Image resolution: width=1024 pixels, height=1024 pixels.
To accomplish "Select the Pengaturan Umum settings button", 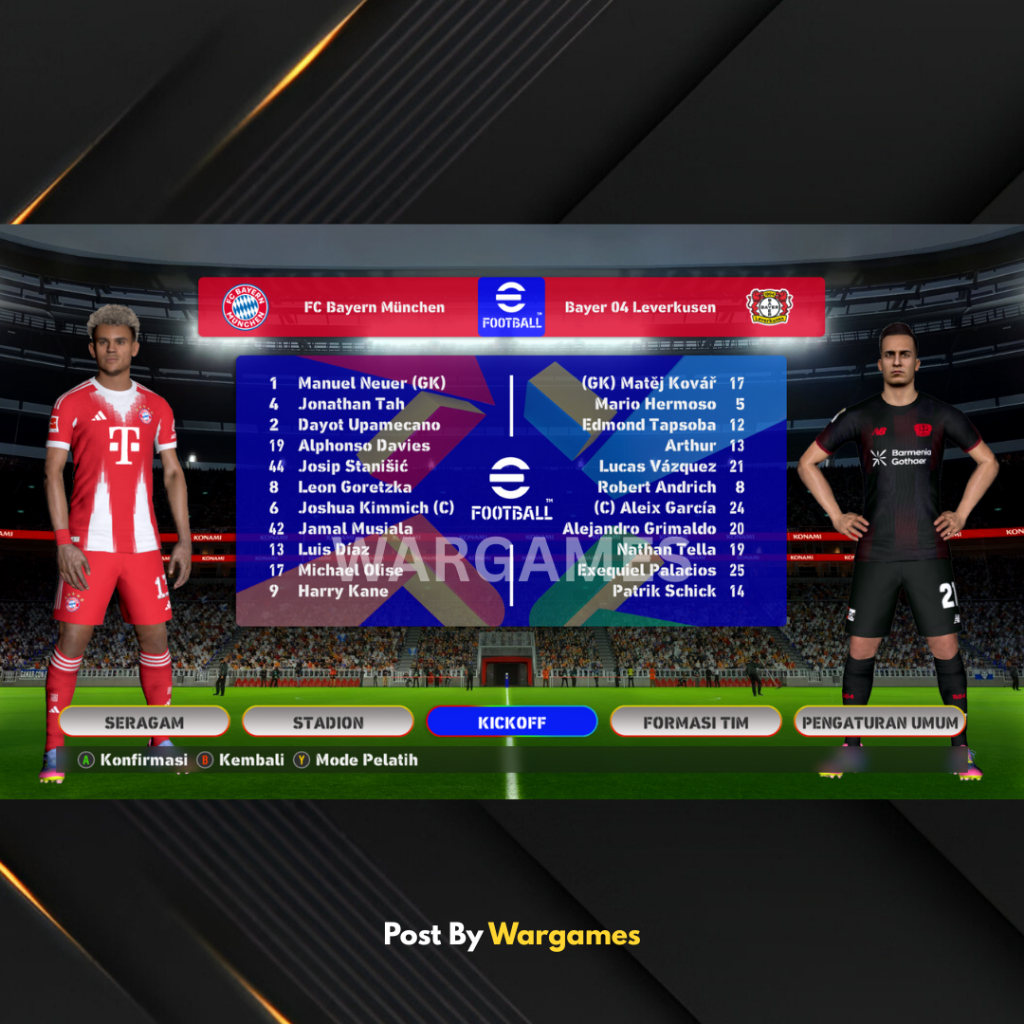I will point(880,722).
